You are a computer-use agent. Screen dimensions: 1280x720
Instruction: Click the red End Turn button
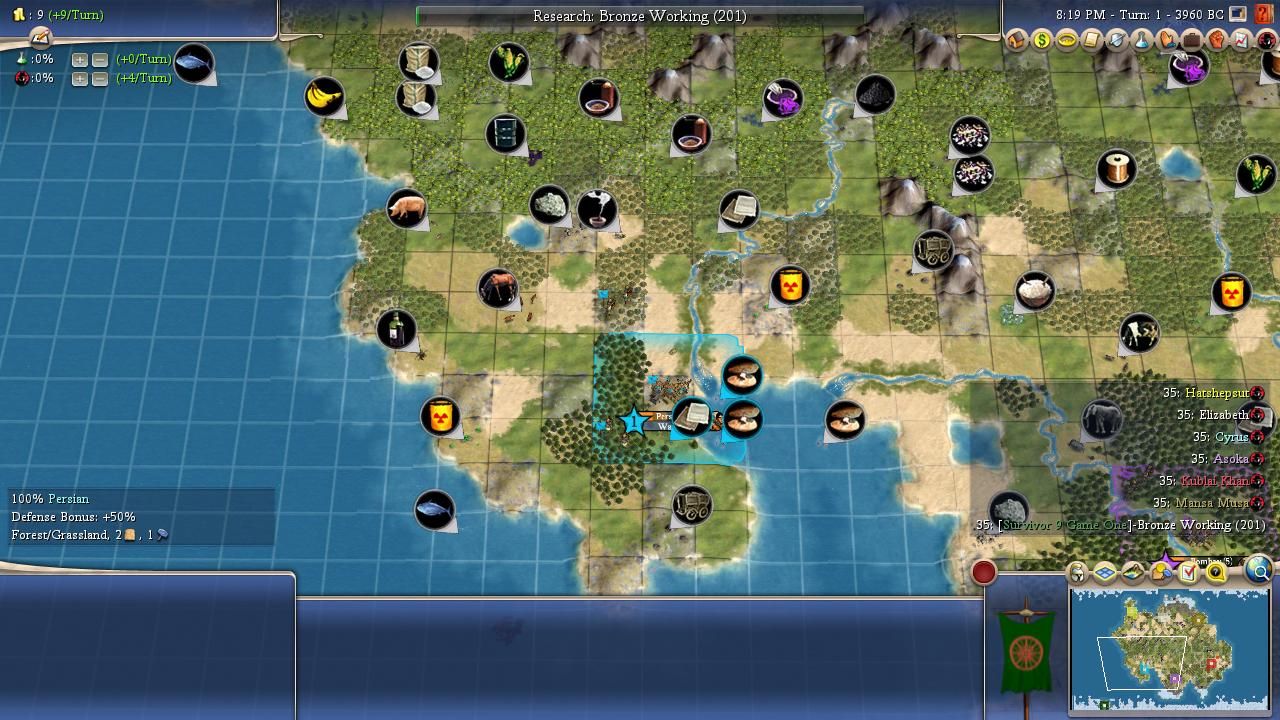click(984, 572)
